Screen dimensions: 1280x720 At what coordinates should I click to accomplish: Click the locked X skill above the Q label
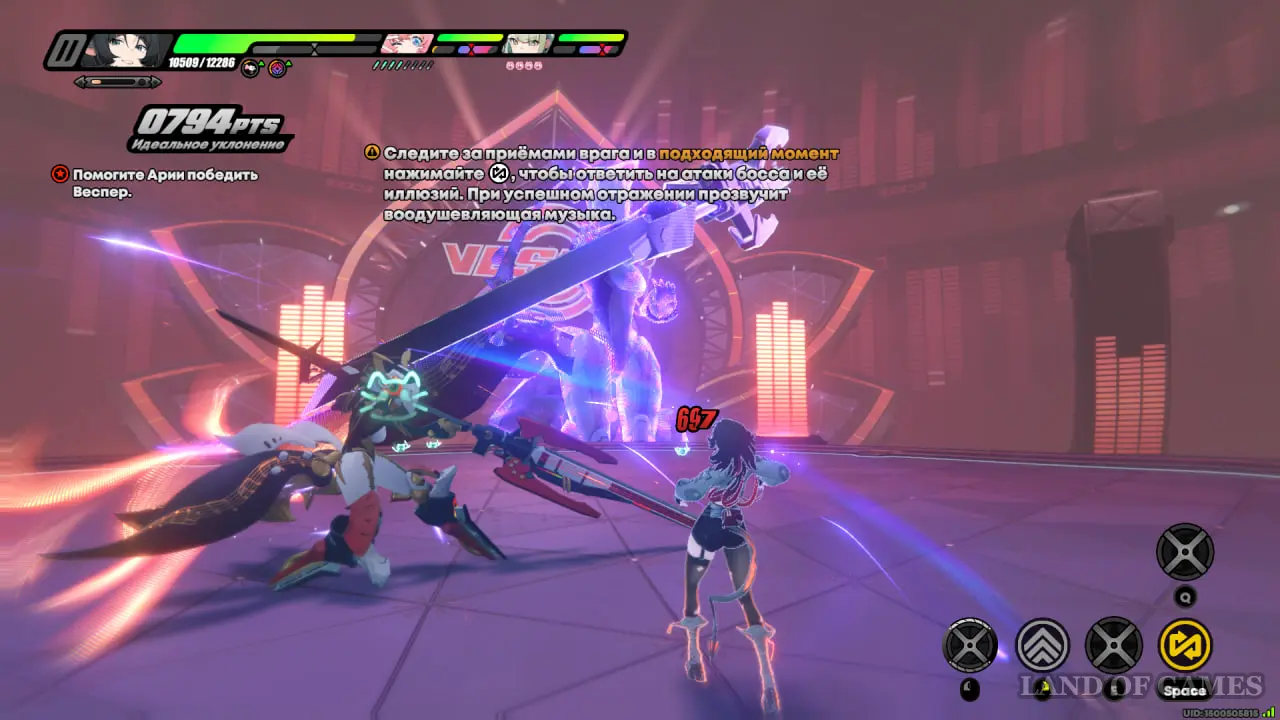1184,552
